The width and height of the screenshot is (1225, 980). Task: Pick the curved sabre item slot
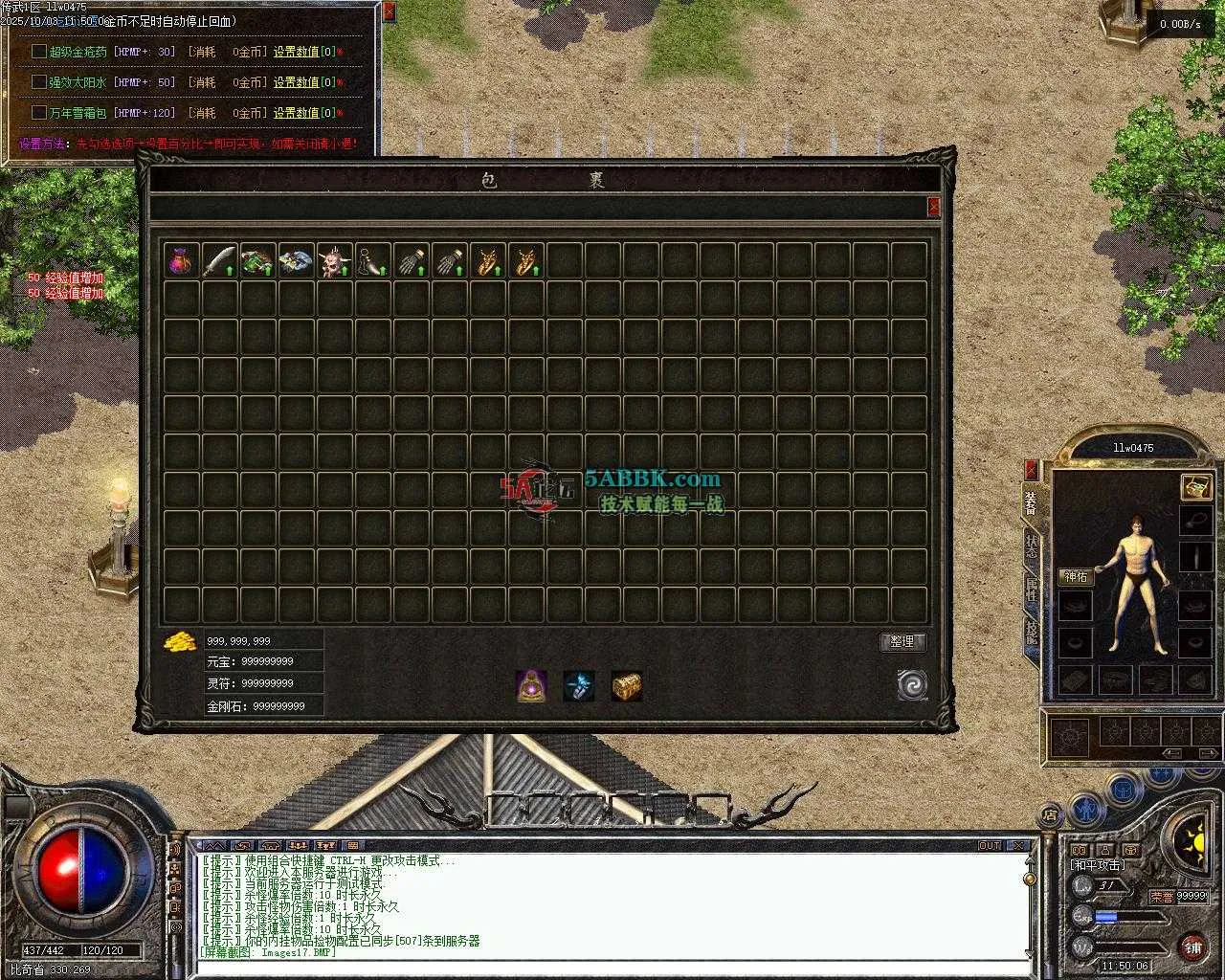[x=220, y=260]
